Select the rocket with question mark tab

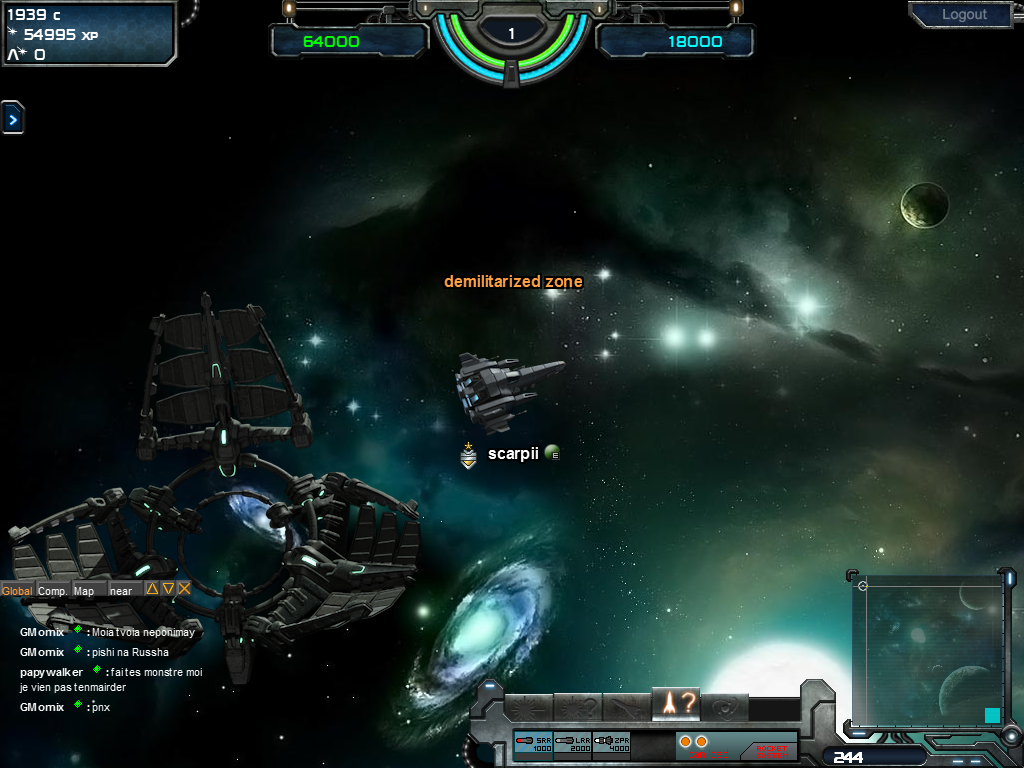click(676, 704)
